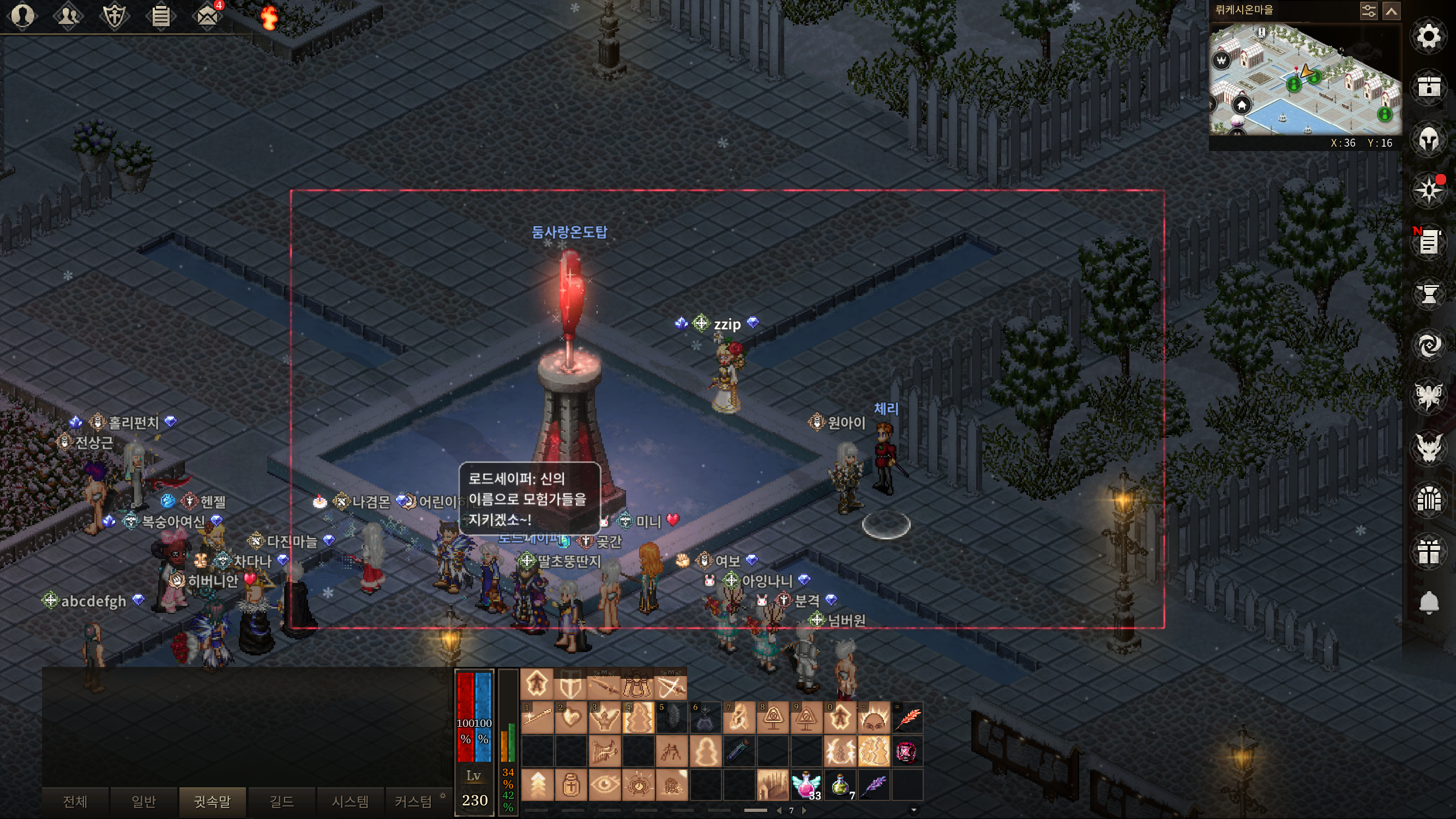Switch to the 시스템 chat tab

(x=350, y=801)
